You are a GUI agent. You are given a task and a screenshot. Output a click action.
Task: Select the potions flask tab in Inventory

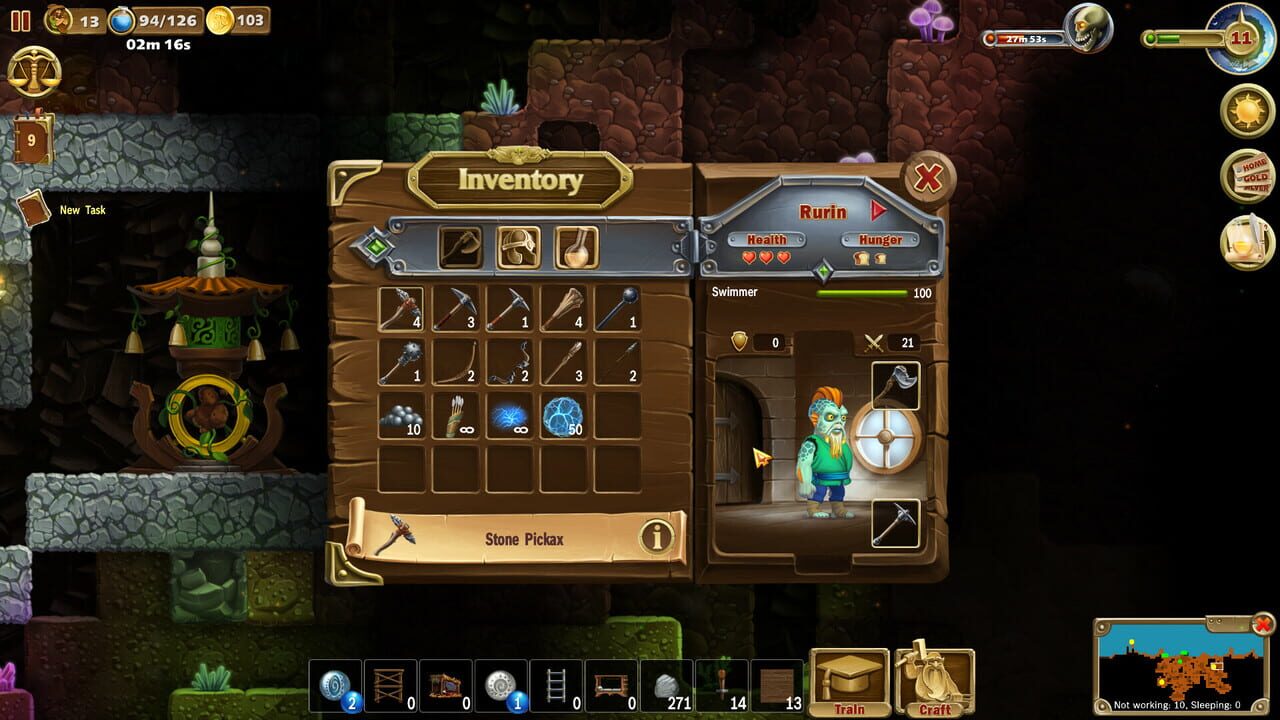click(578, 246)
